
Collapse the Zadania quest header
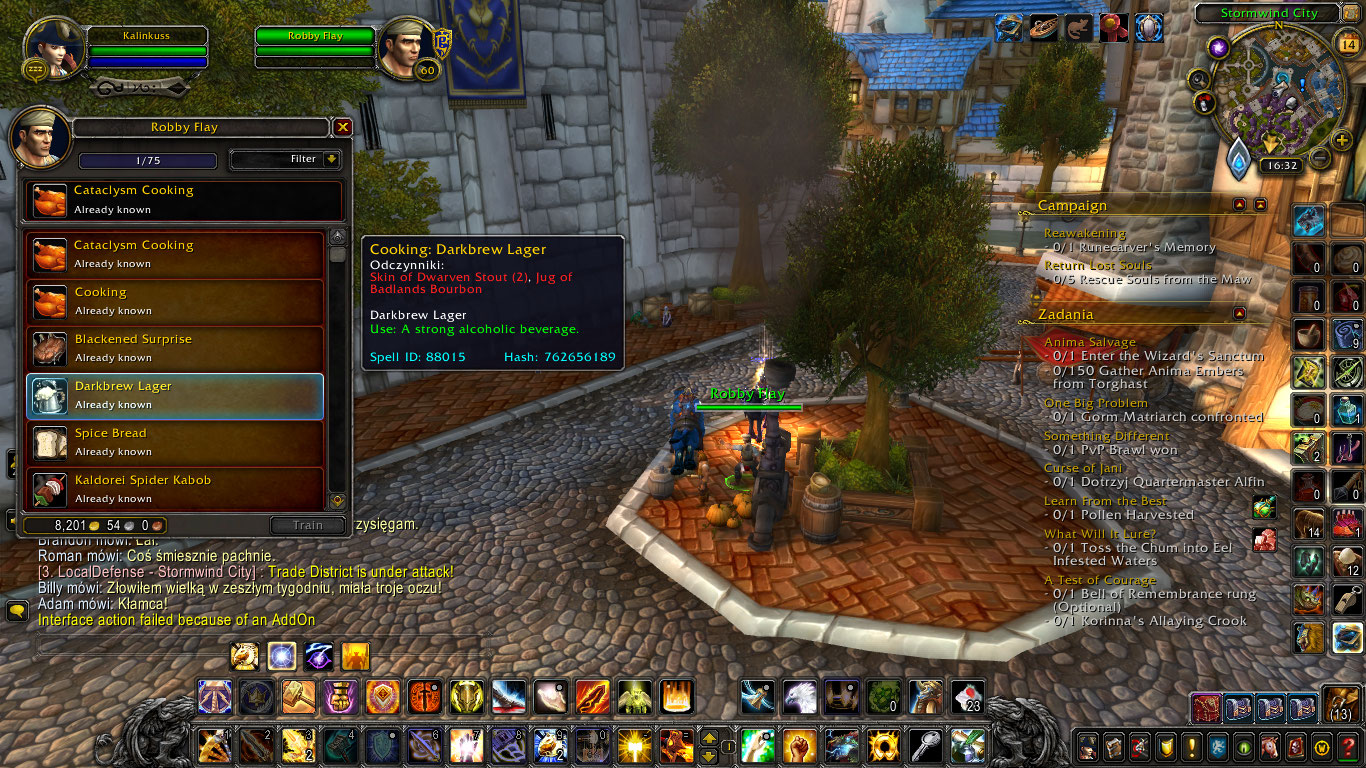pyautogui.click(x=1240, y=313)
